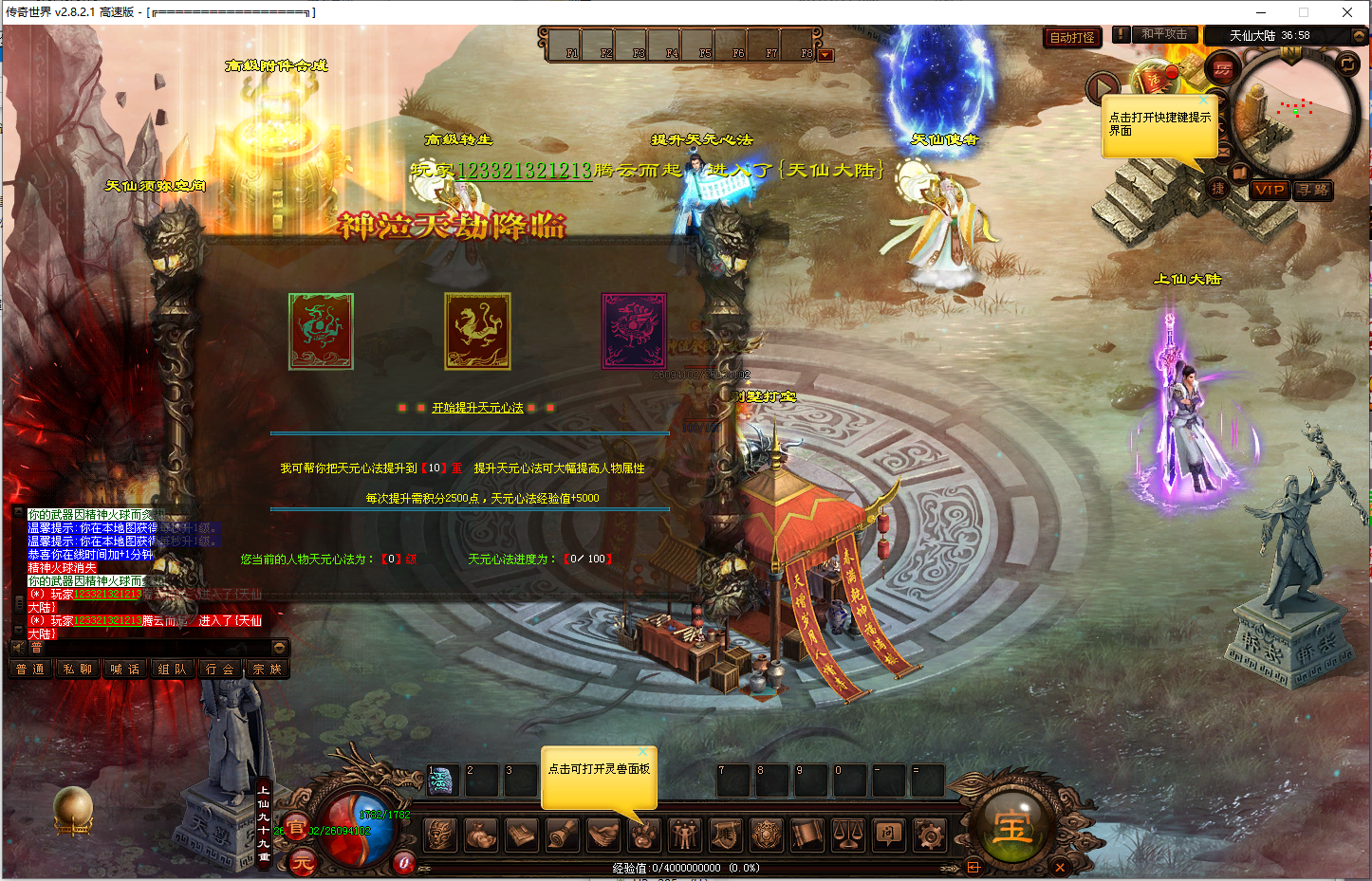Open the 历 calendar icon

pos(1223,69)
